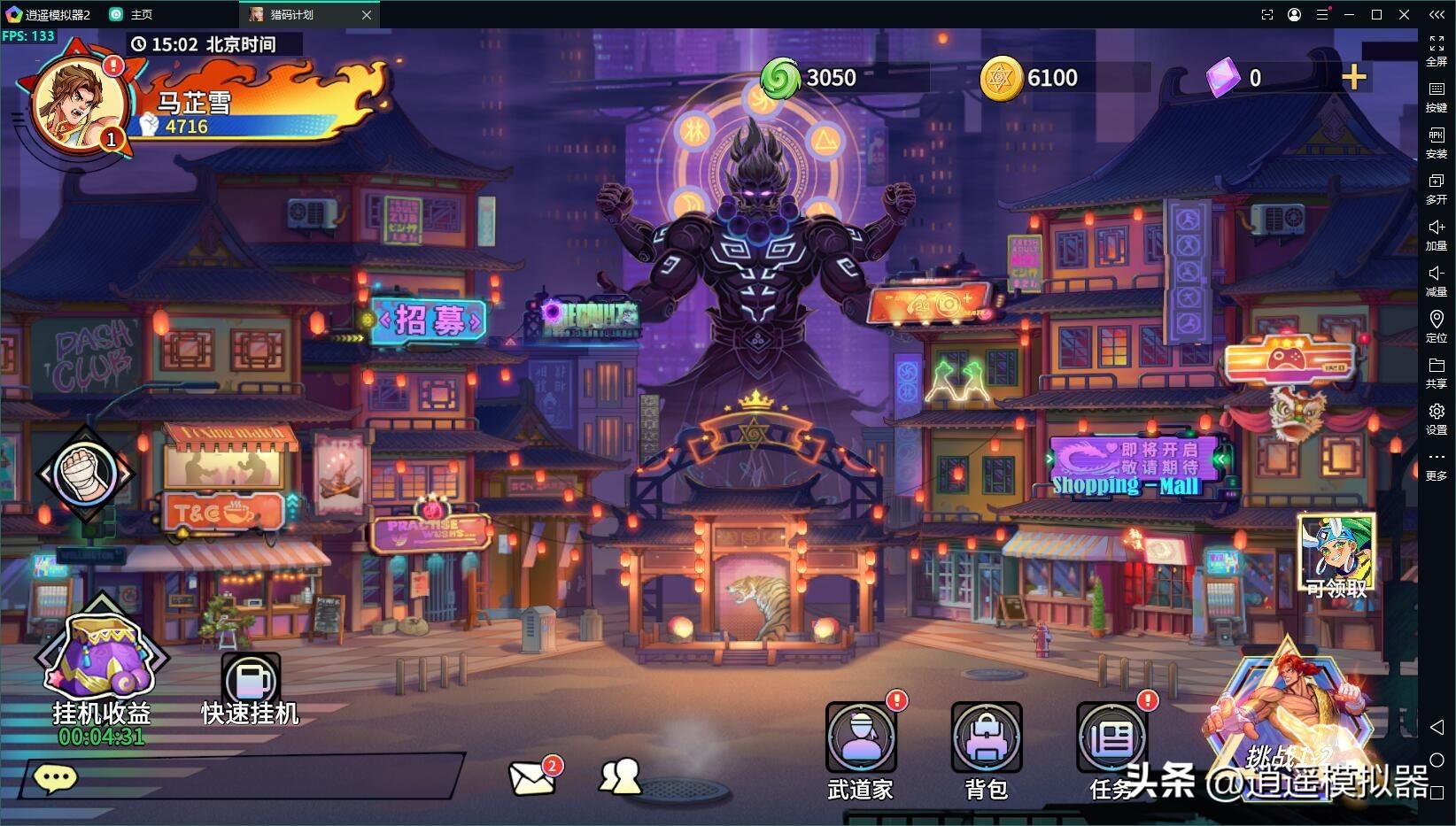This screenshot has height=826, width=1456.
Task: Open the 任务 quests menu
Action: (1111, 739)
